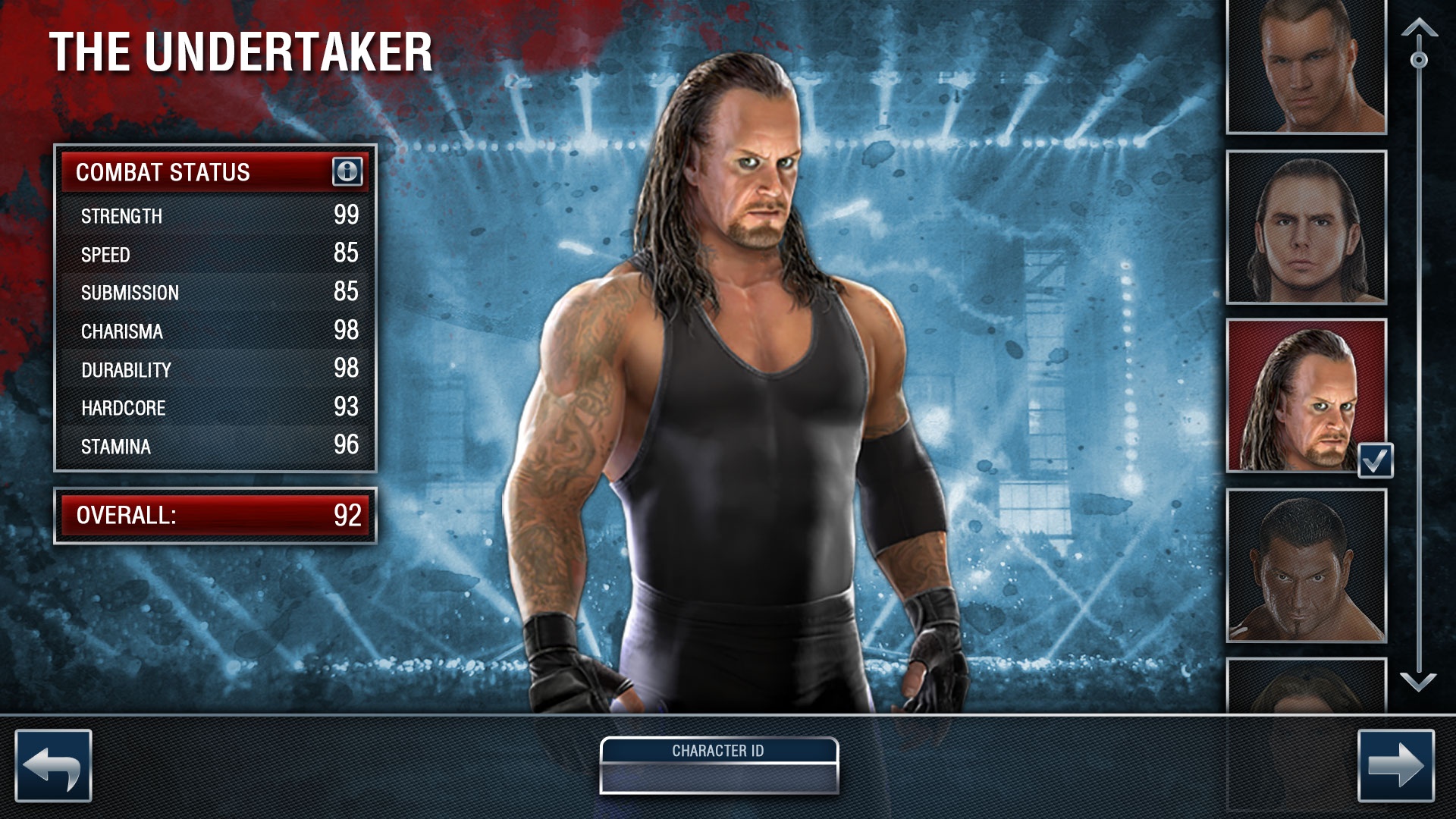Go back with the return arrow button

53,766
